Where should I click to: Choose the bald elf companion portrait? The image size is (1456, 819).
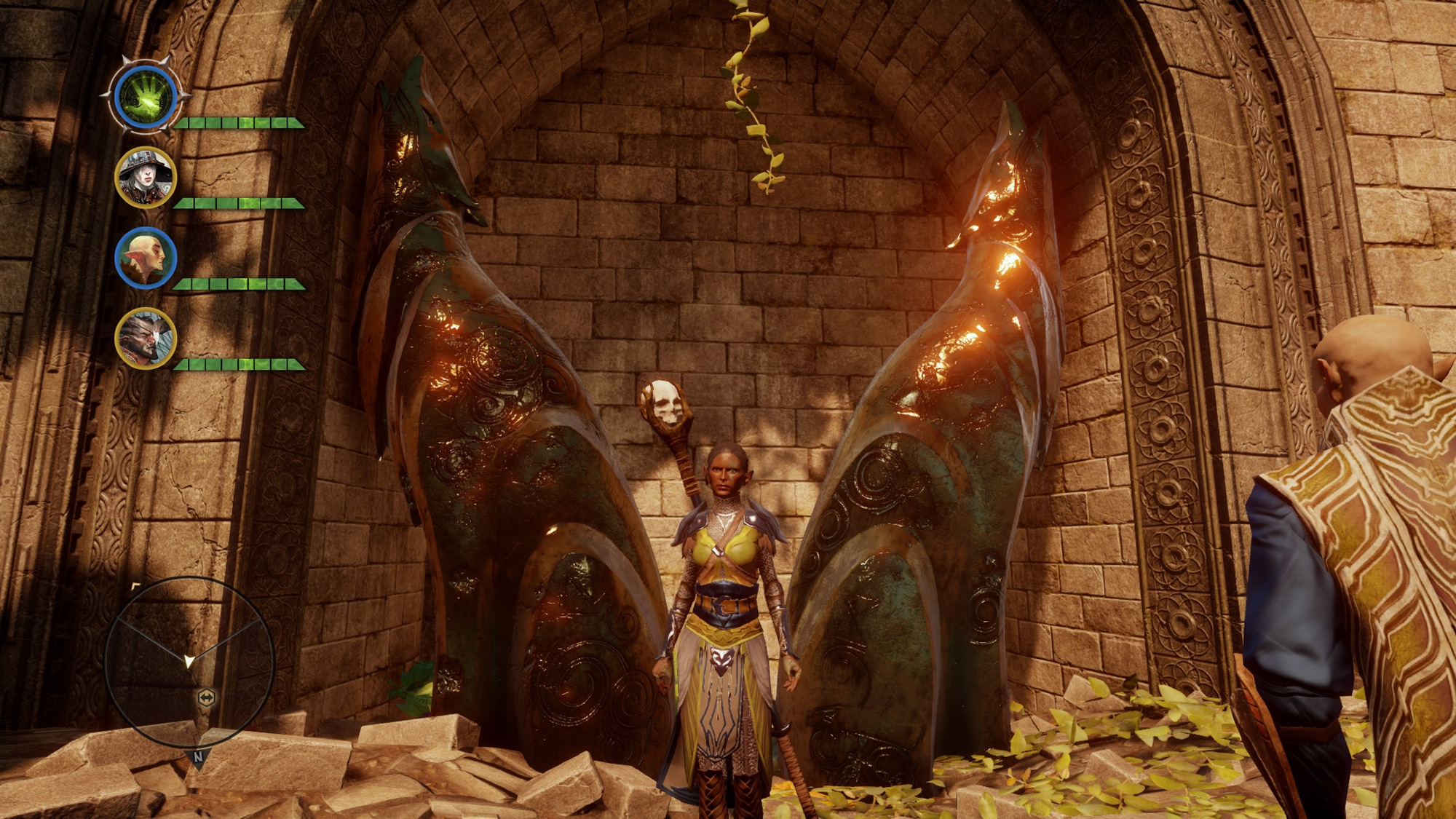[x=146, y=258]
